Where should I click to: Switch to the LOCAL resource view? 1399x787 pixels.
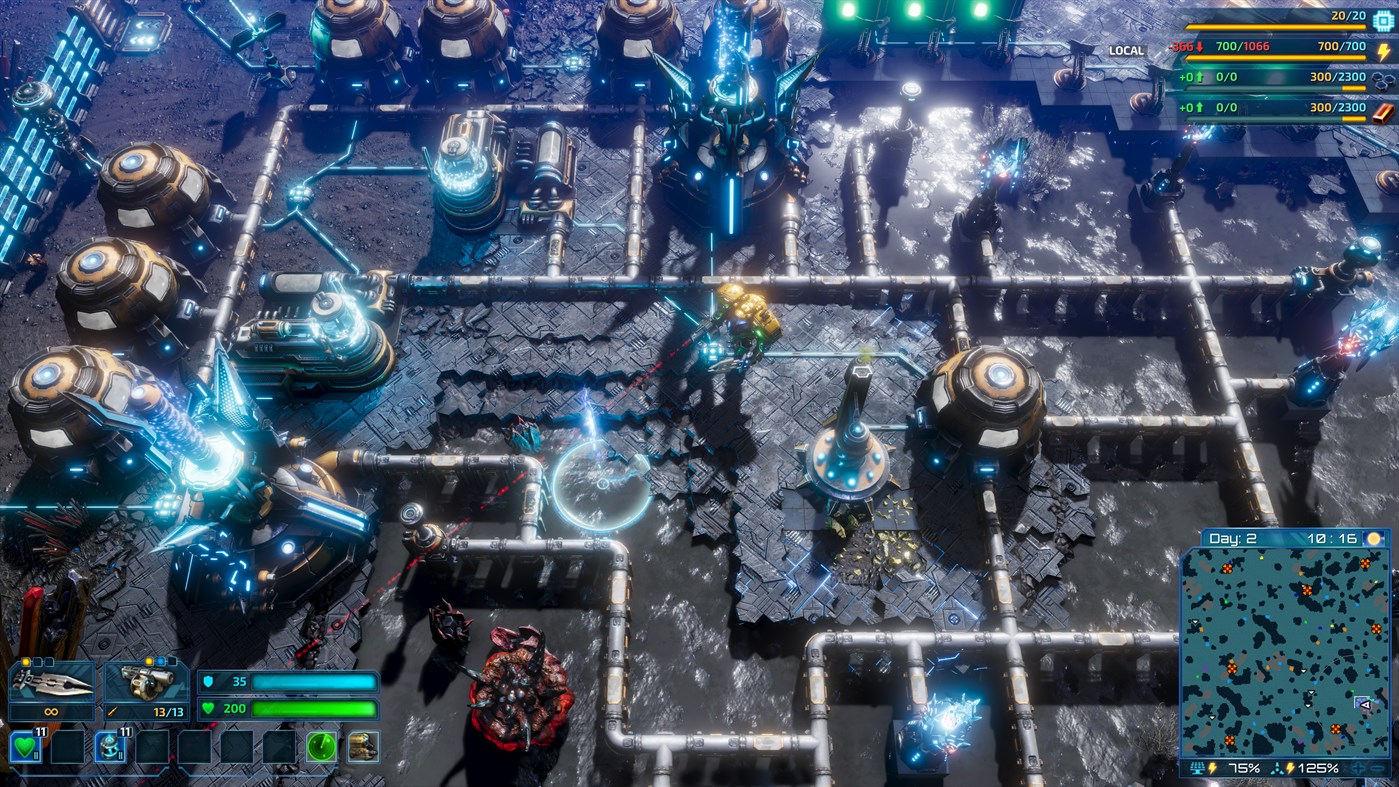click(x=1125, y=48)
